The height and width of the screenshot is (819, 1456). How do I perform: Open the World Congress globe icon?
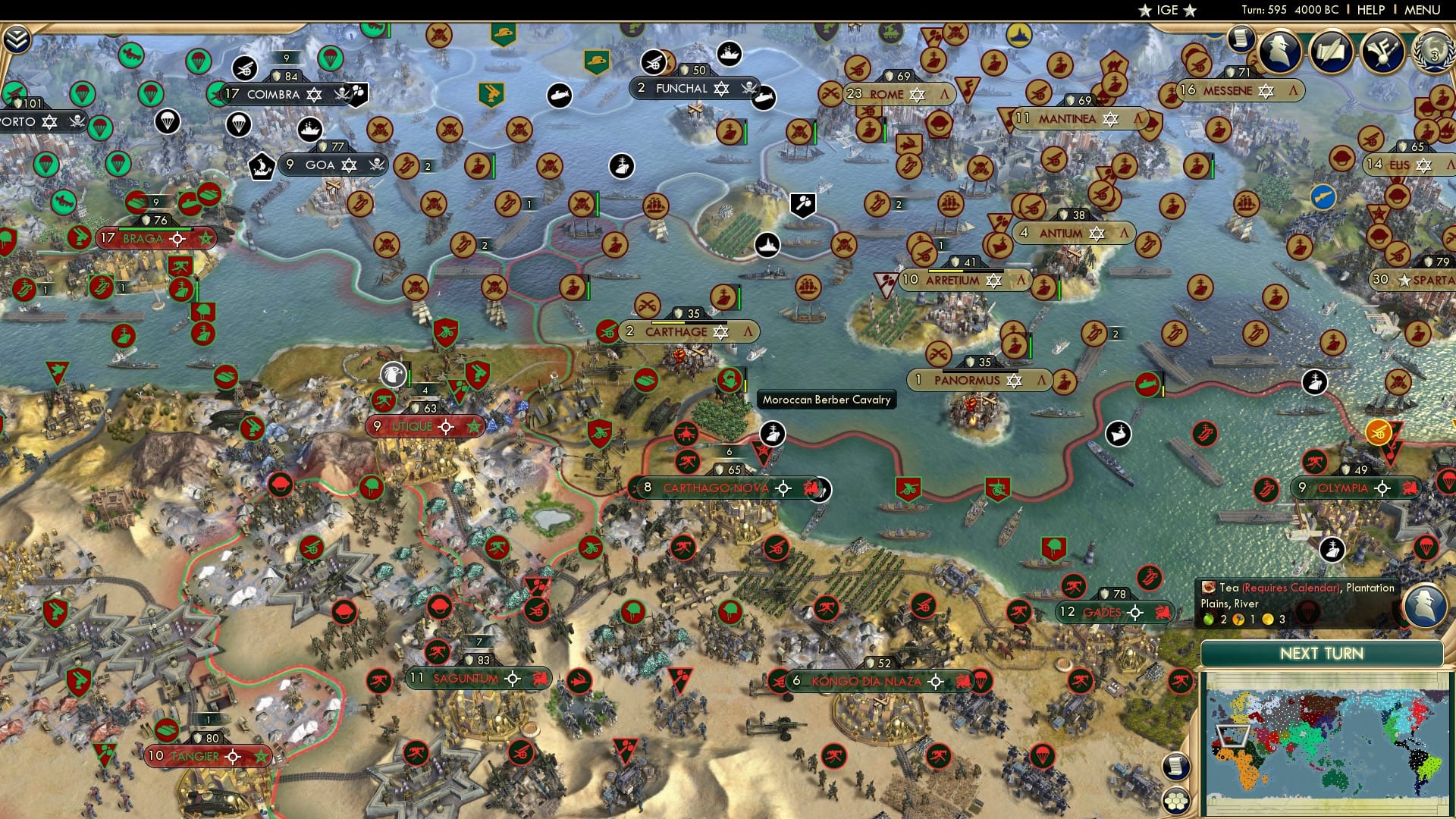point(1435,53)
